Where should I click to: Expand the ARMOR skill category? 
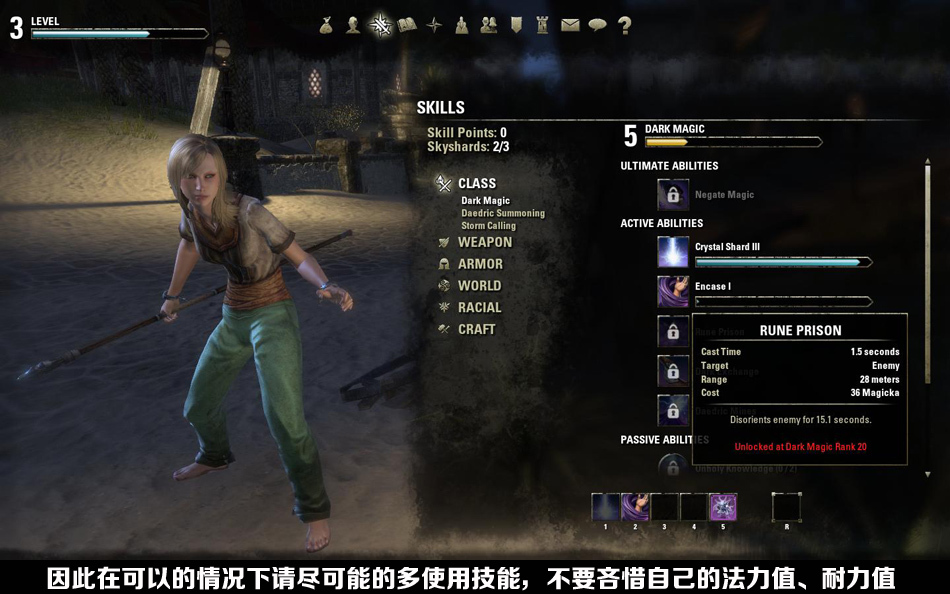[480, 264]
